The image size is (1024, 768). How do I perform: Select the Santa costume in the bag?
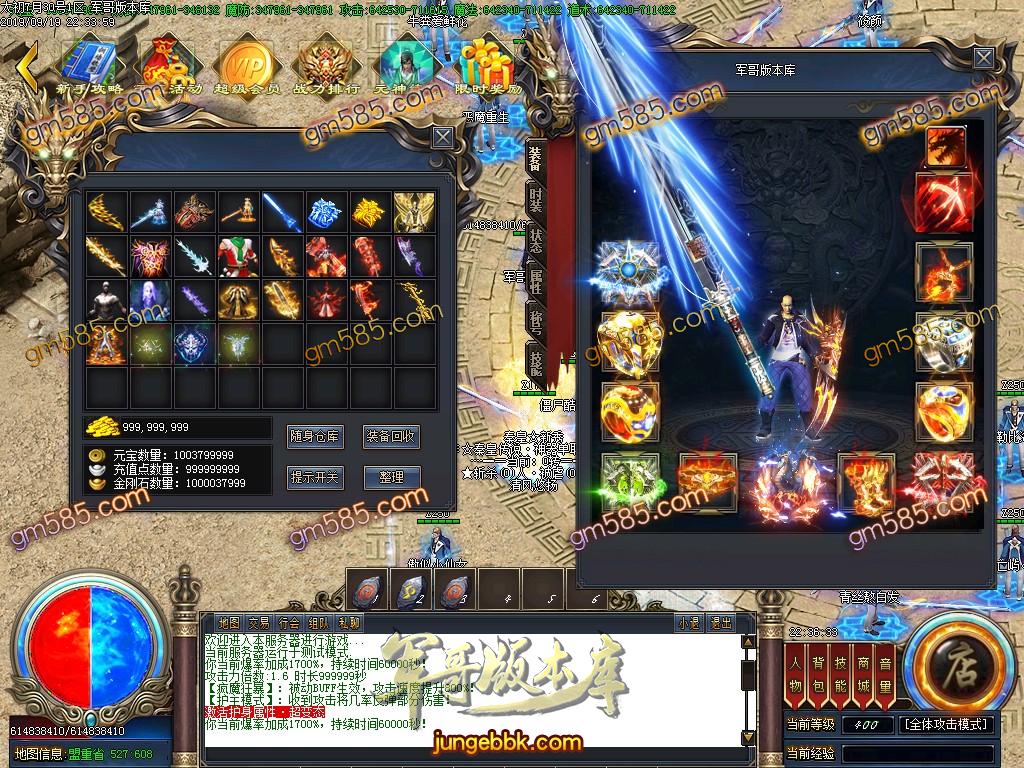click(238, 256)
